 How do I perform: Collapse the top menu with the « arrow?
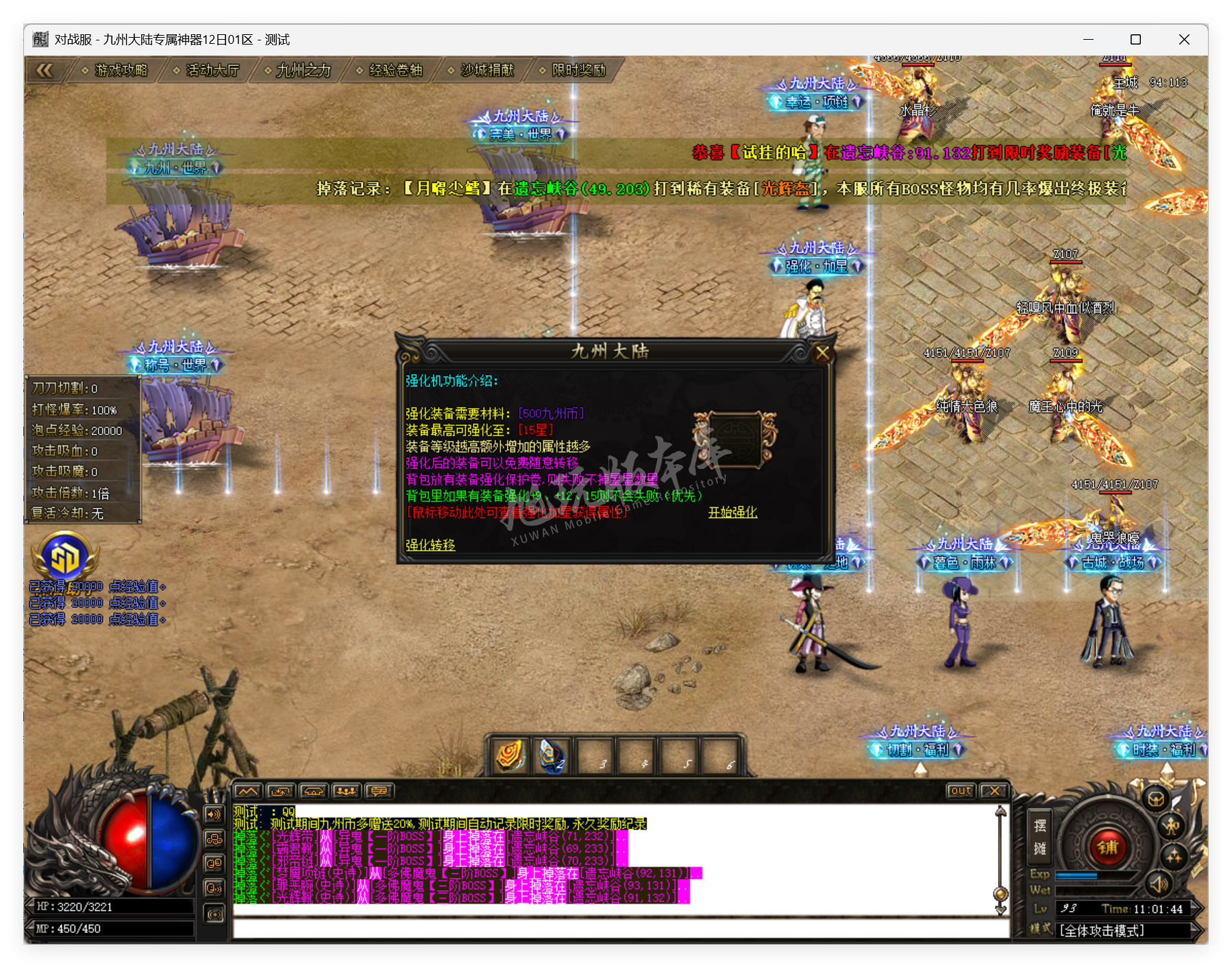(x=45, y=69)
